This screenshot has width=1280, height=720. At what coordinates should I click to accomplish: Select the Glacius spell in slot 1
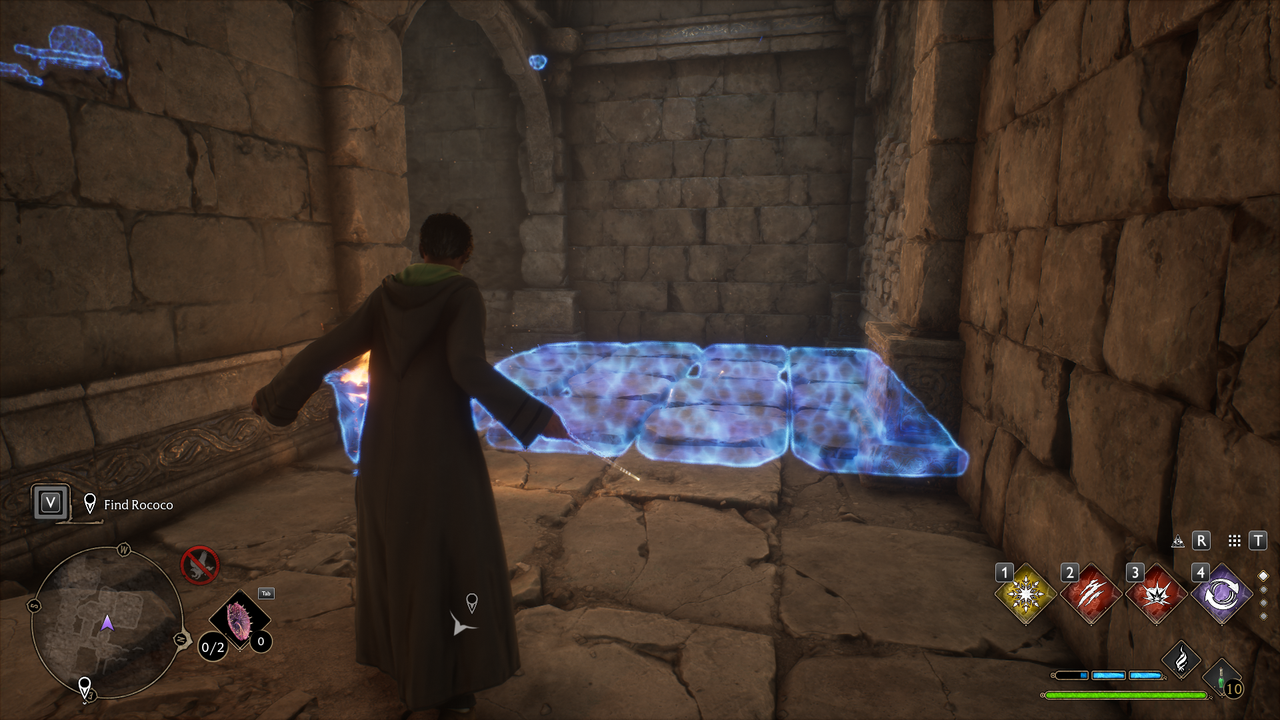(1025, 593)
